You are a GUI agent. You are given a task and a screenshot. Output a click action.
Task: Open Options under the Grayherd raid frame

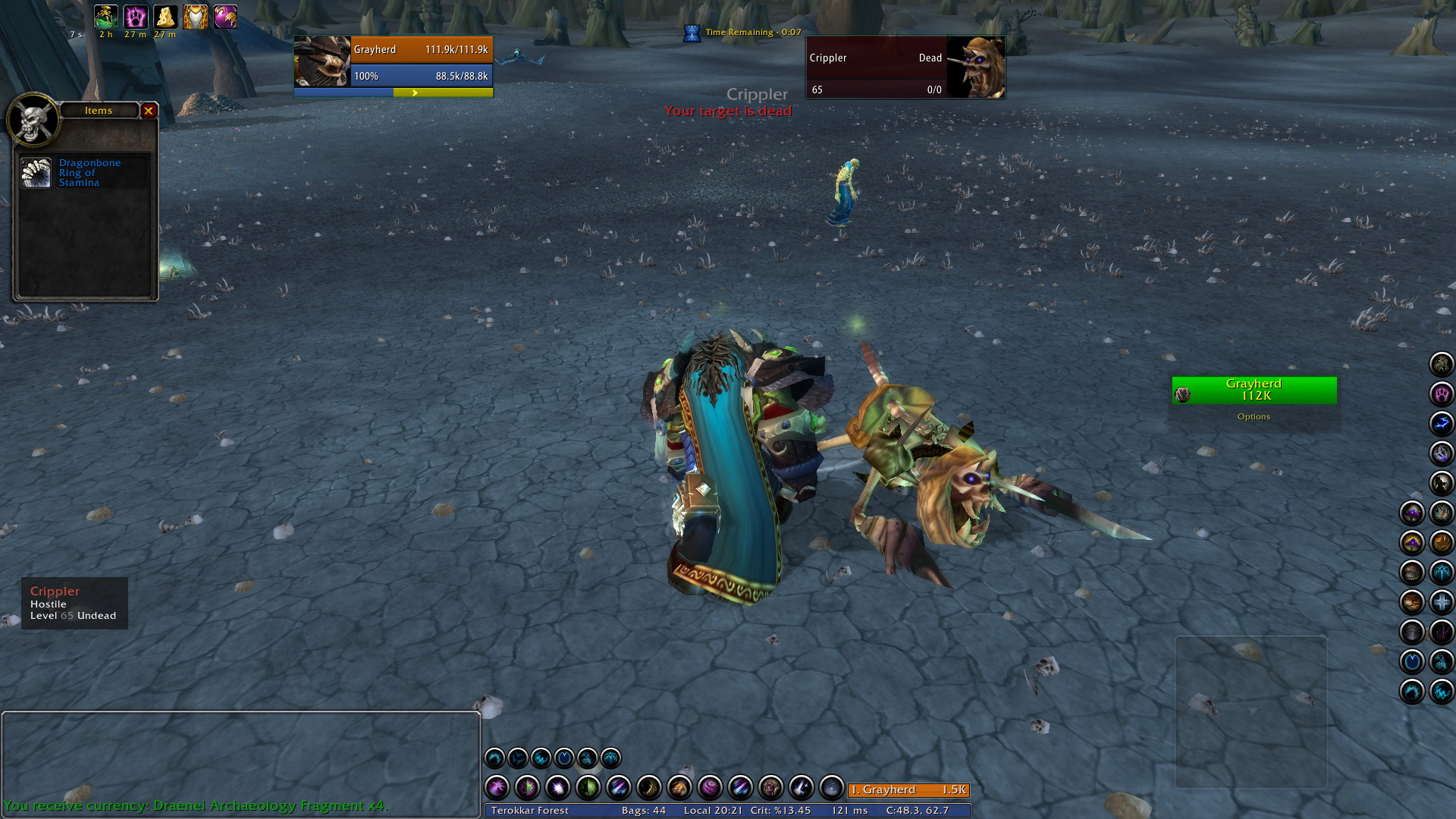(1254, 416)
